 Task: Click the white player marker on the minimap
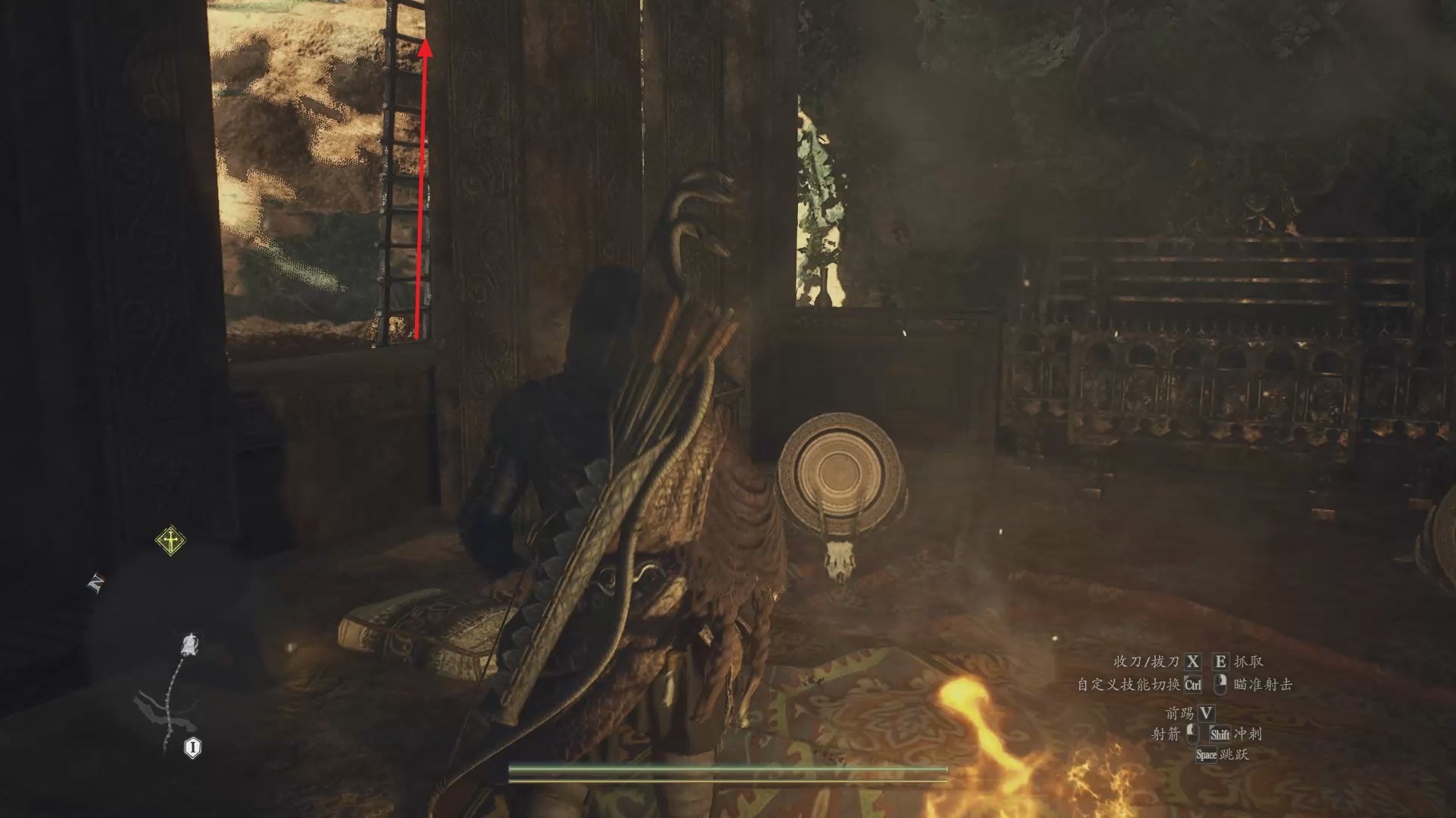click(189, 645)
